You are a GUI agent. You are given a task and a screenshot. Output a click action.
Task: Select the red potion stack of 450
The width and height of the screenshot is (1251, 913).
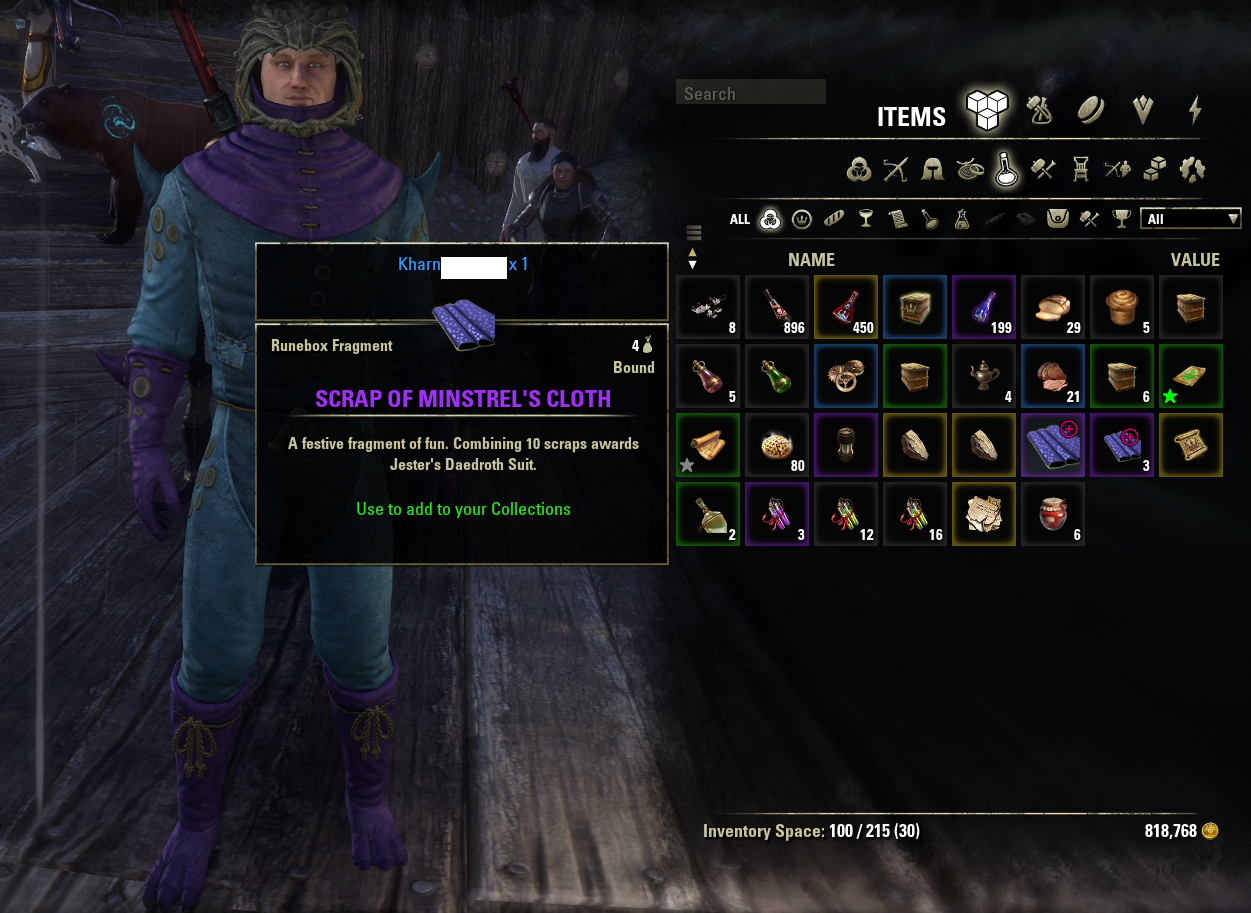pos(846,307)
